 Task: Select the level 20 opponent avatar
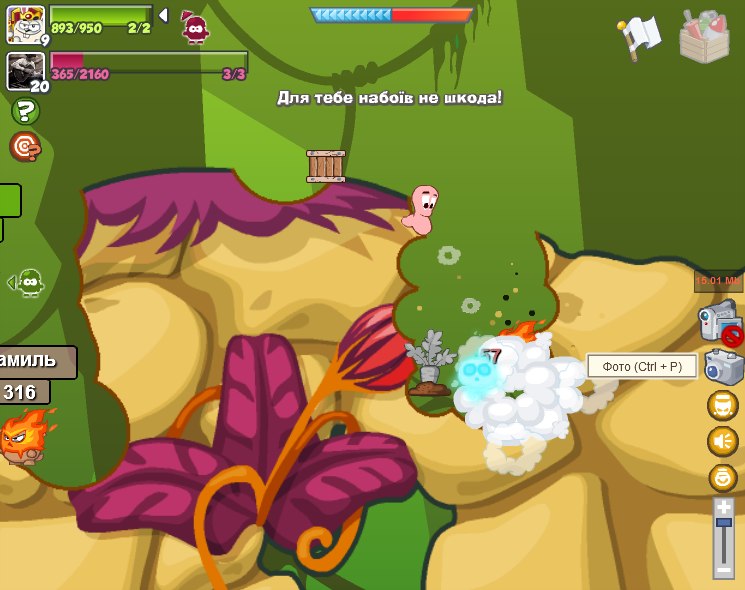point(25,71)
